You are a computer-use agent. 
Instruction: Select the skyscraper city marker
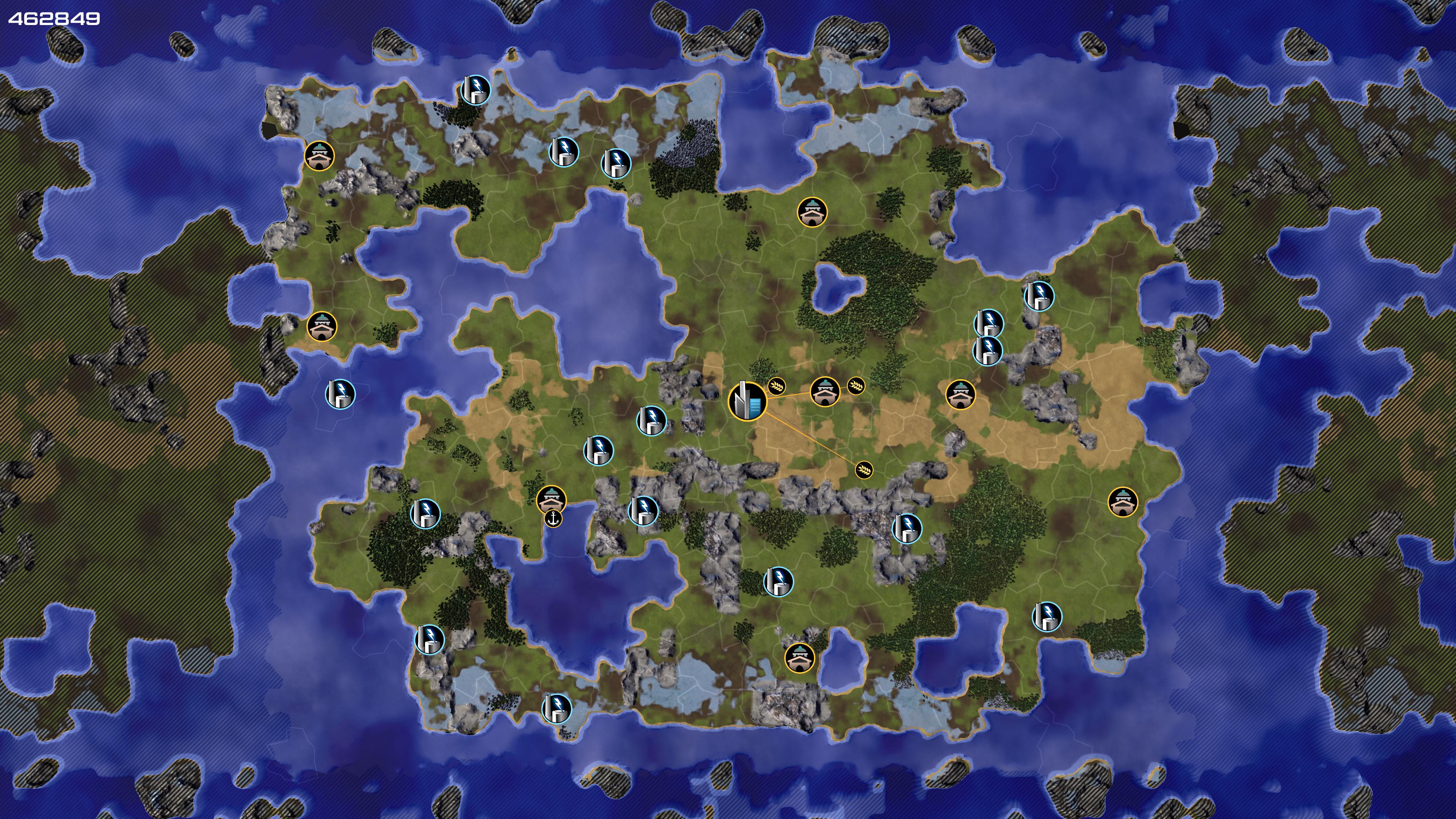tap(747, 401)
